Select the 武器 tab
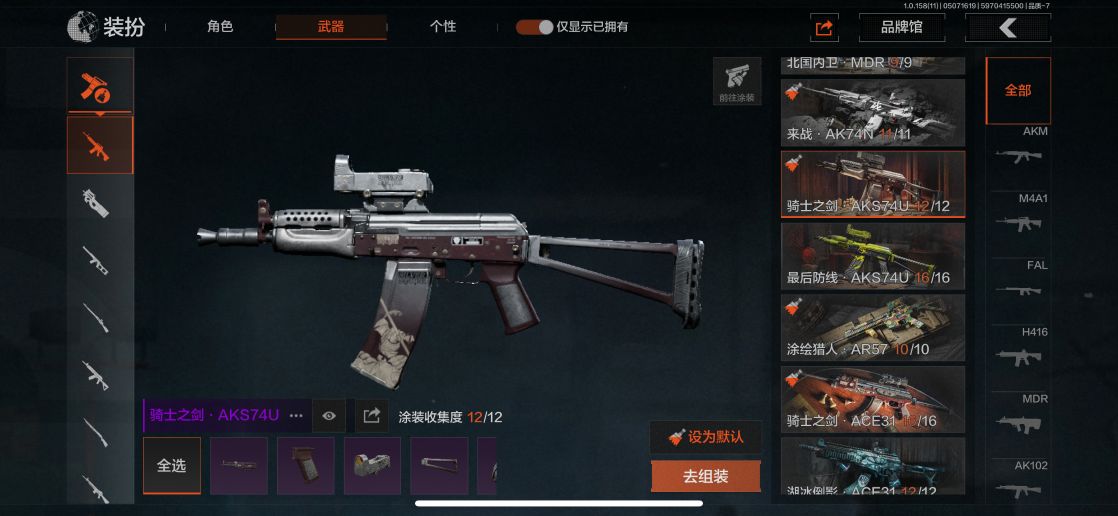Screen dimensions: 1118x516 [331, 27]
